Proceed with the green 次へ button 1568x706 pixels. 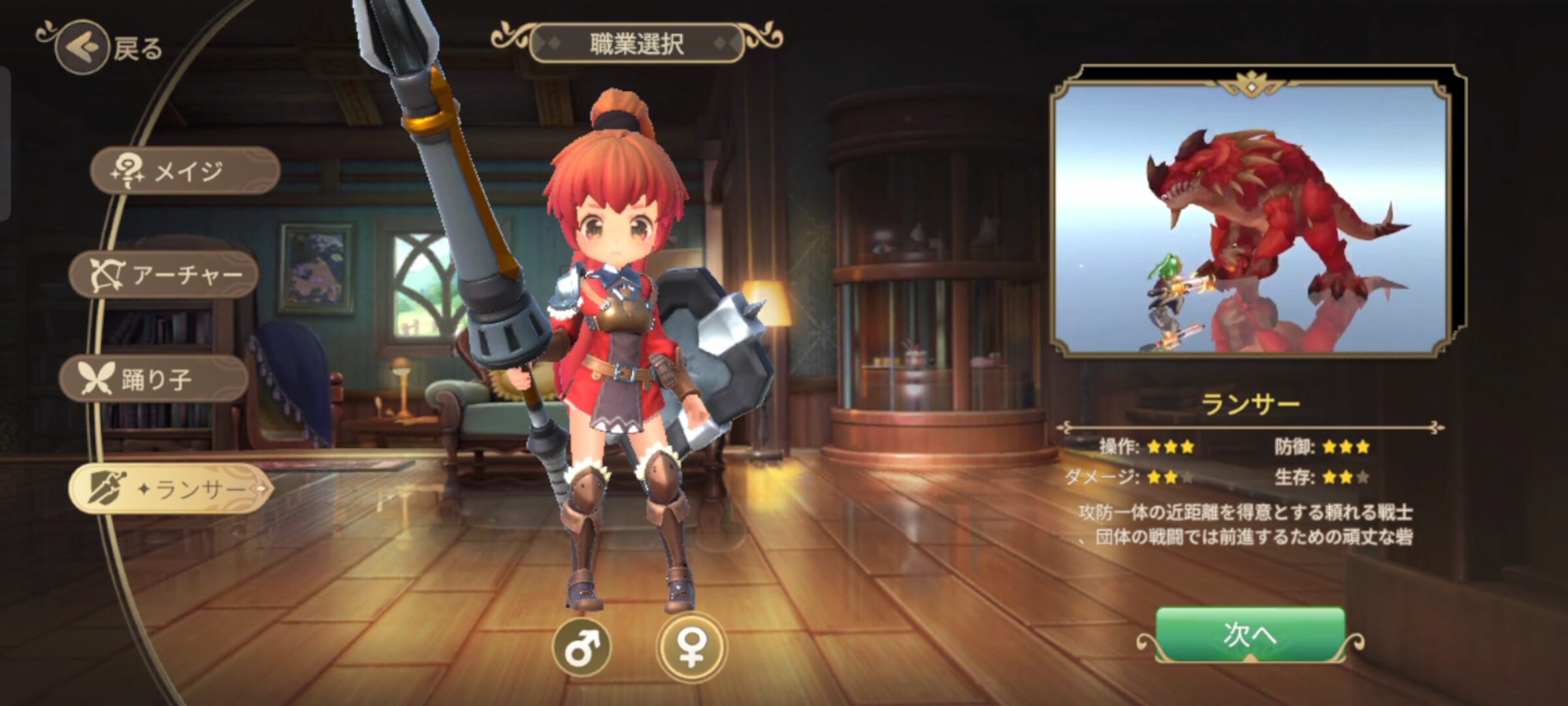(x=1250, y=634)
